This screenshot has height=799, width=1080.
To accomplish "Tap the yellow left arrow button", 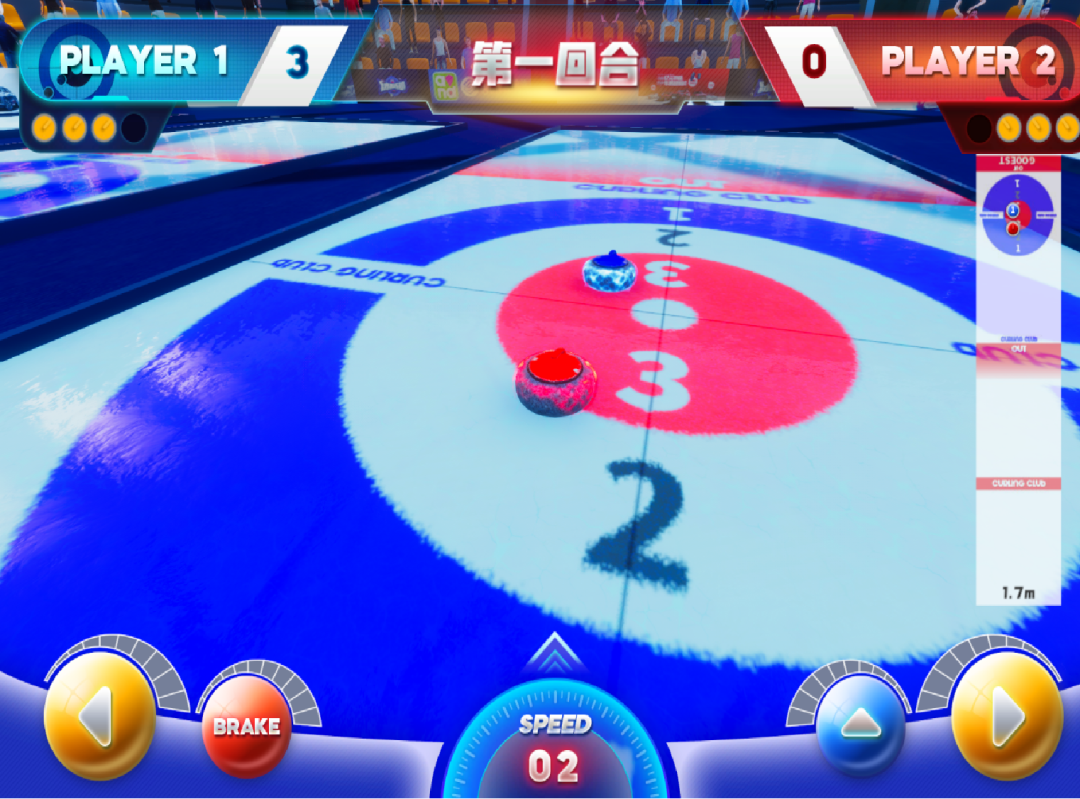I will [x=99, y=715].
